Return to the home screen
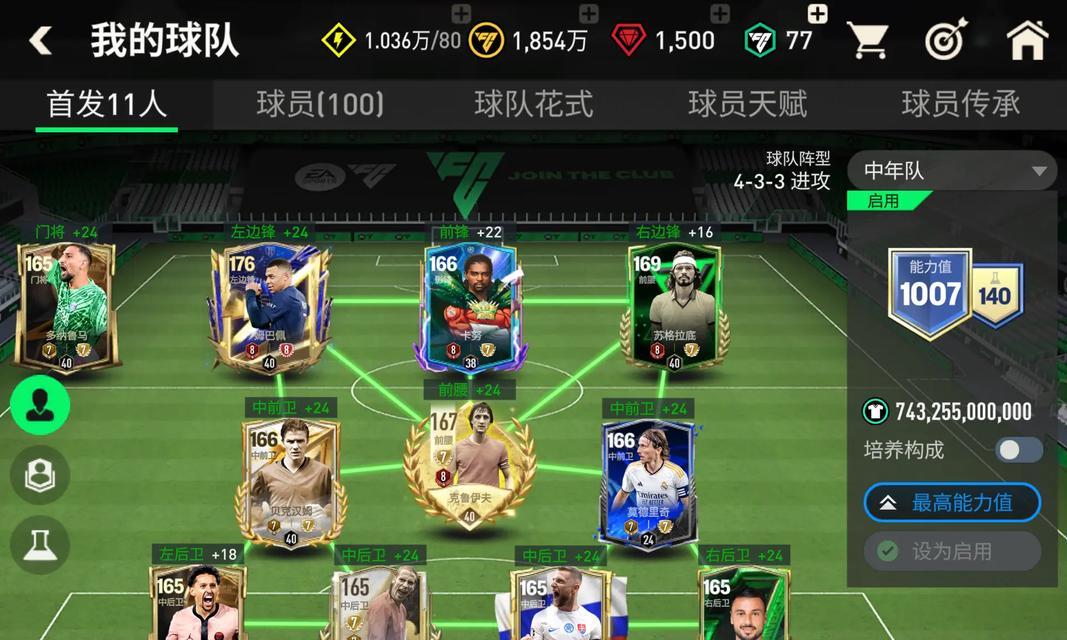Screen dimensions: 1067x640 pos(1026,41)
